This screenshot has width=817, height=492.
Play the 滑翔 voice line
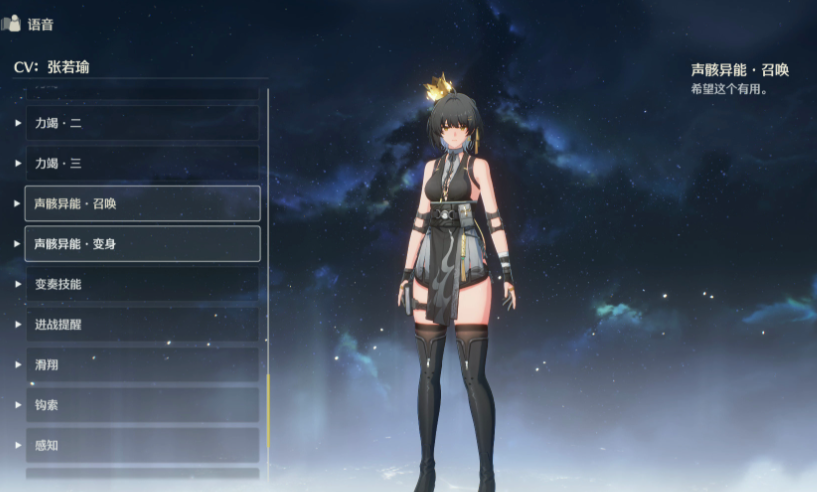click(141, 365)
